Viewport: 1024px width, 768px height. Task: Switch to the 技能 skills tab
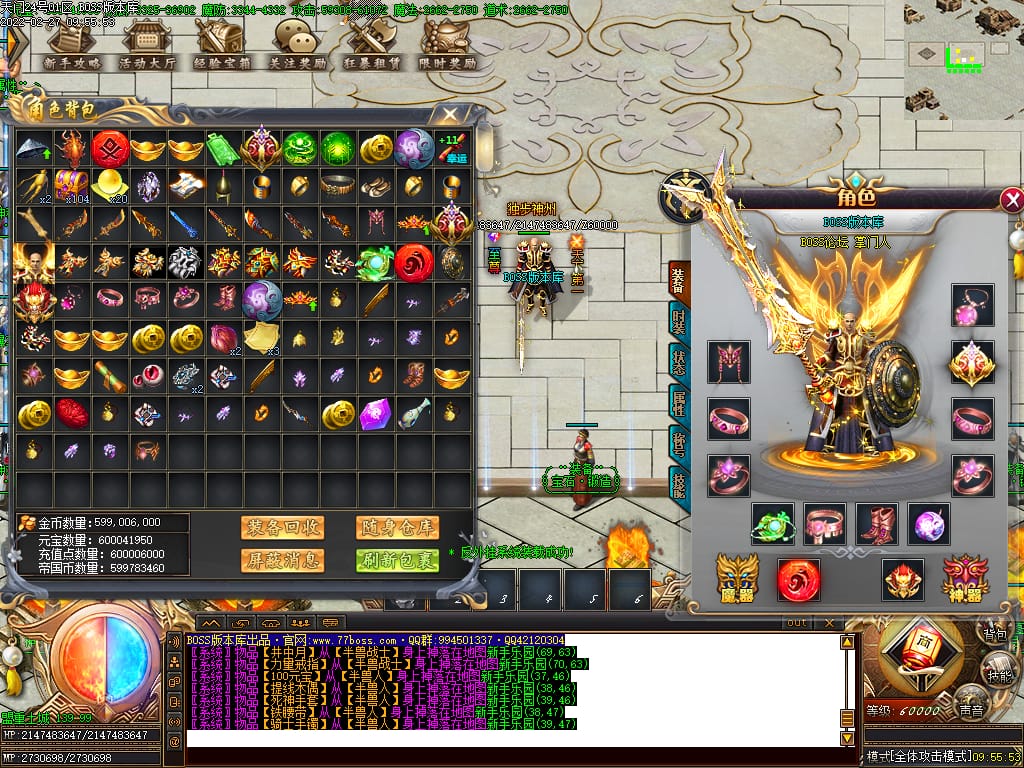[x=678, y=483]
